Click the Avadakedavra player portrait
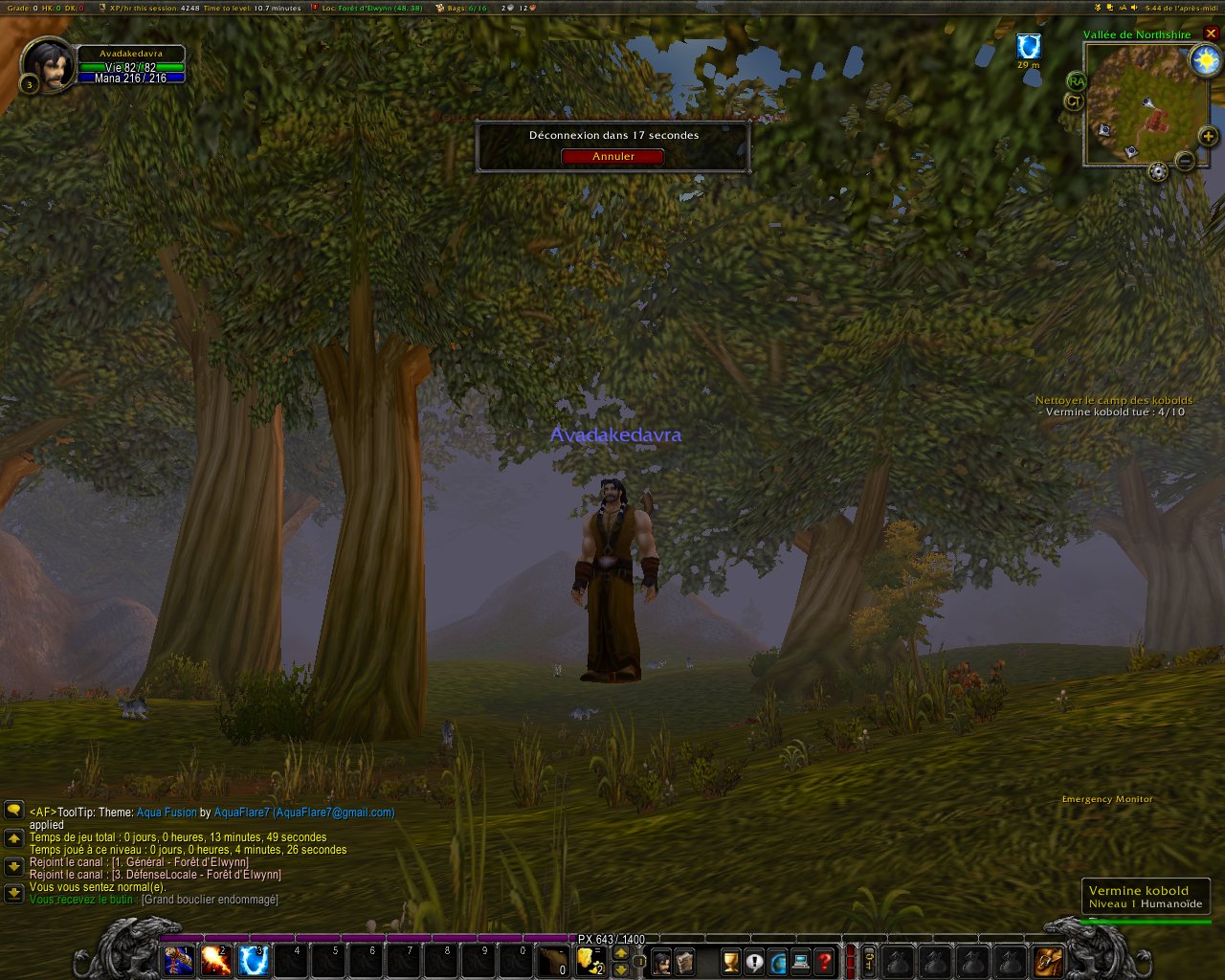1225x980 pixels. click(46, 63)
